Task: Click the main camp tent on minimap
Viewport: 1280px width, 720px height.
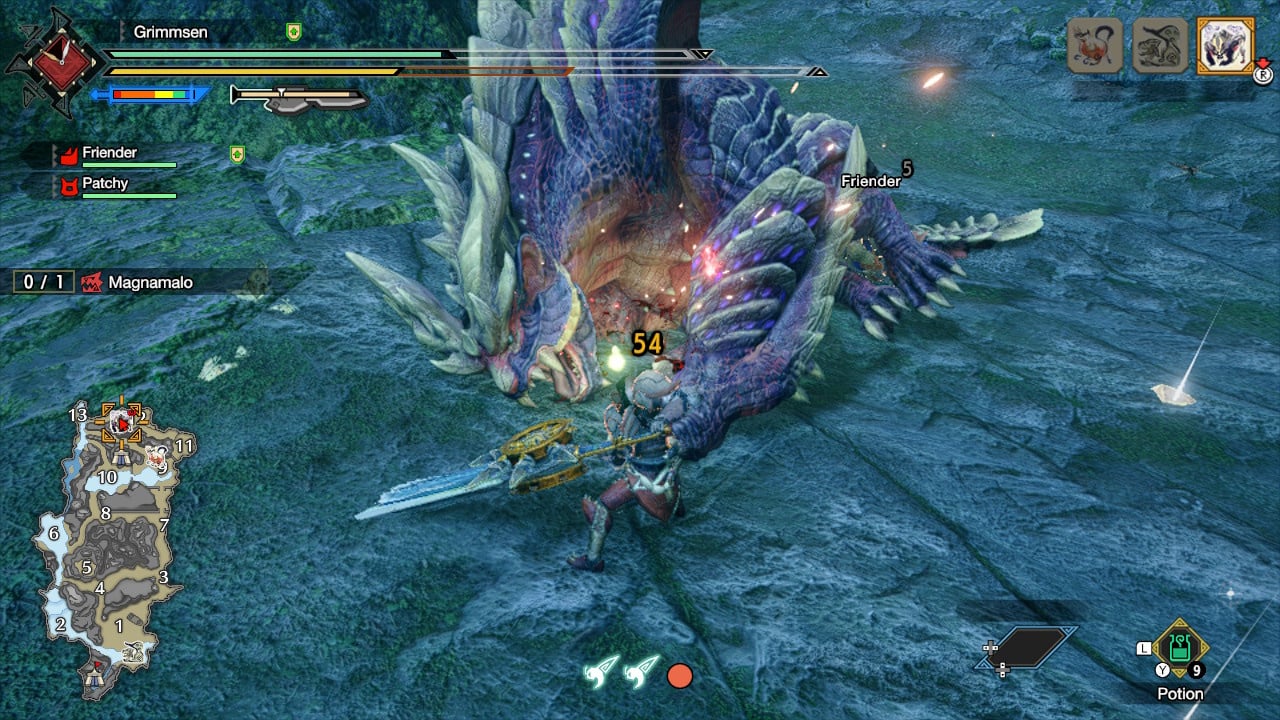Action: (96, 679)
